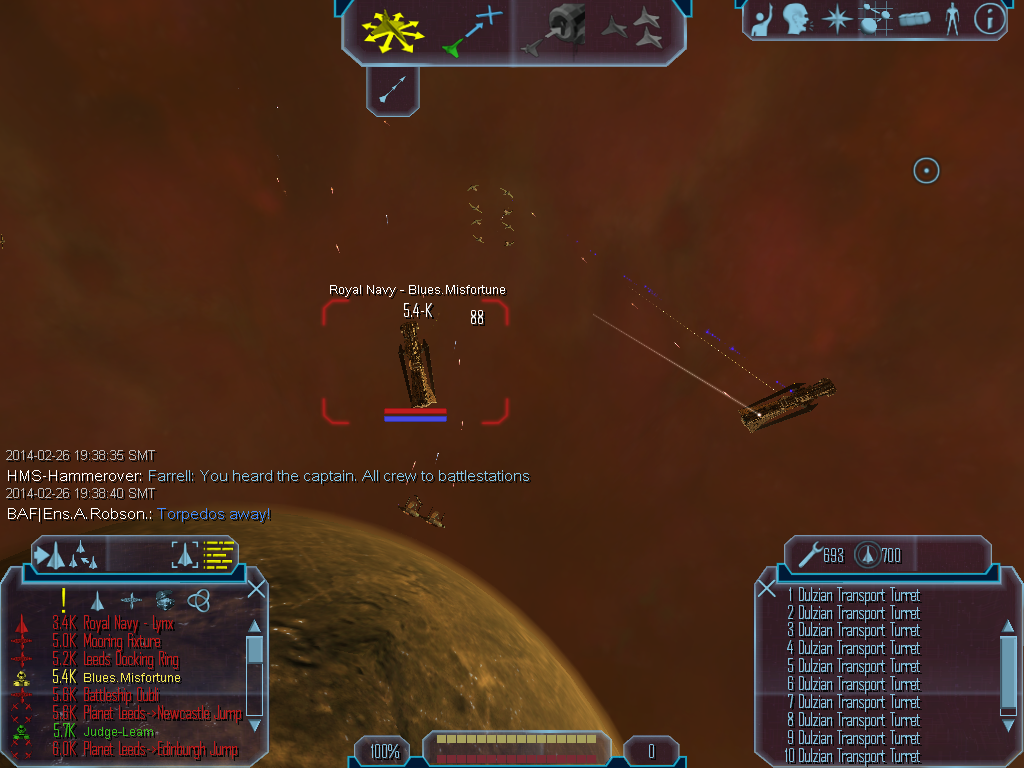Filter contacts by ships tab
Screen dimensions: 1024x768
tap(98, 600)
